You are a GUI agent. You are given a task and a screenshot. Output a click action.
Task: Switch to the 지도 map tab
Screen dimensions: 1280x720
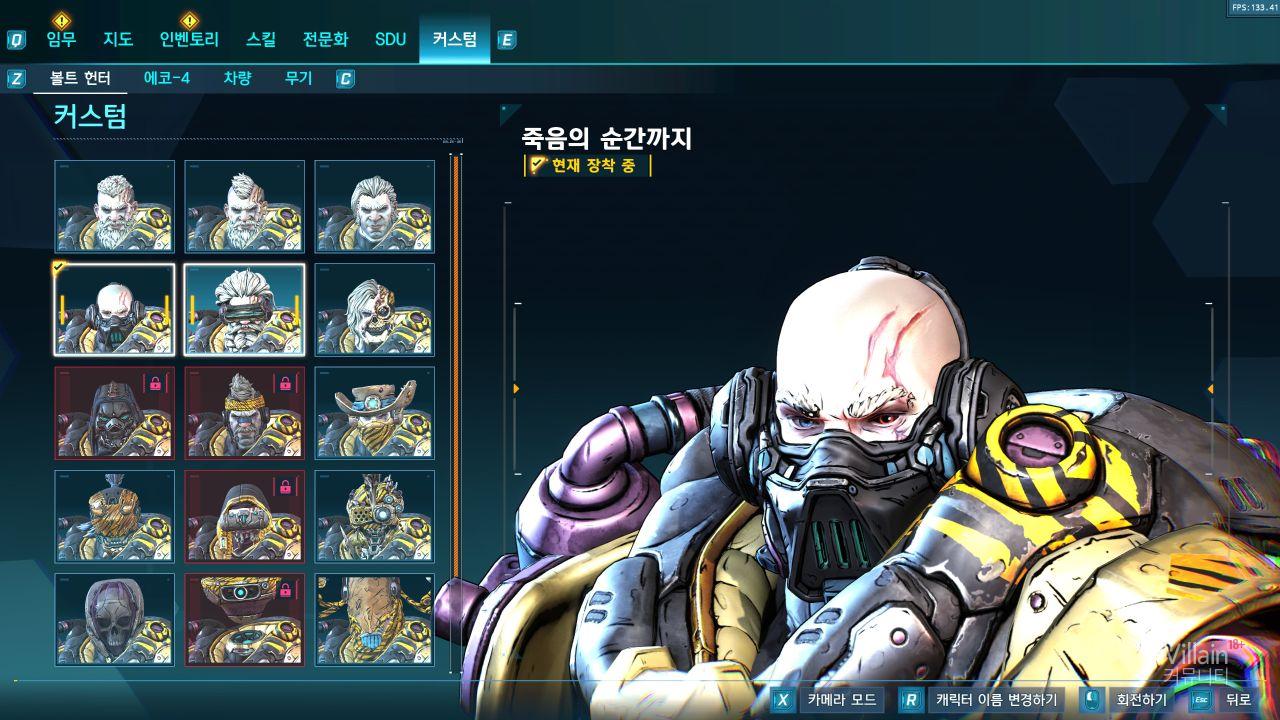(118, 40)
